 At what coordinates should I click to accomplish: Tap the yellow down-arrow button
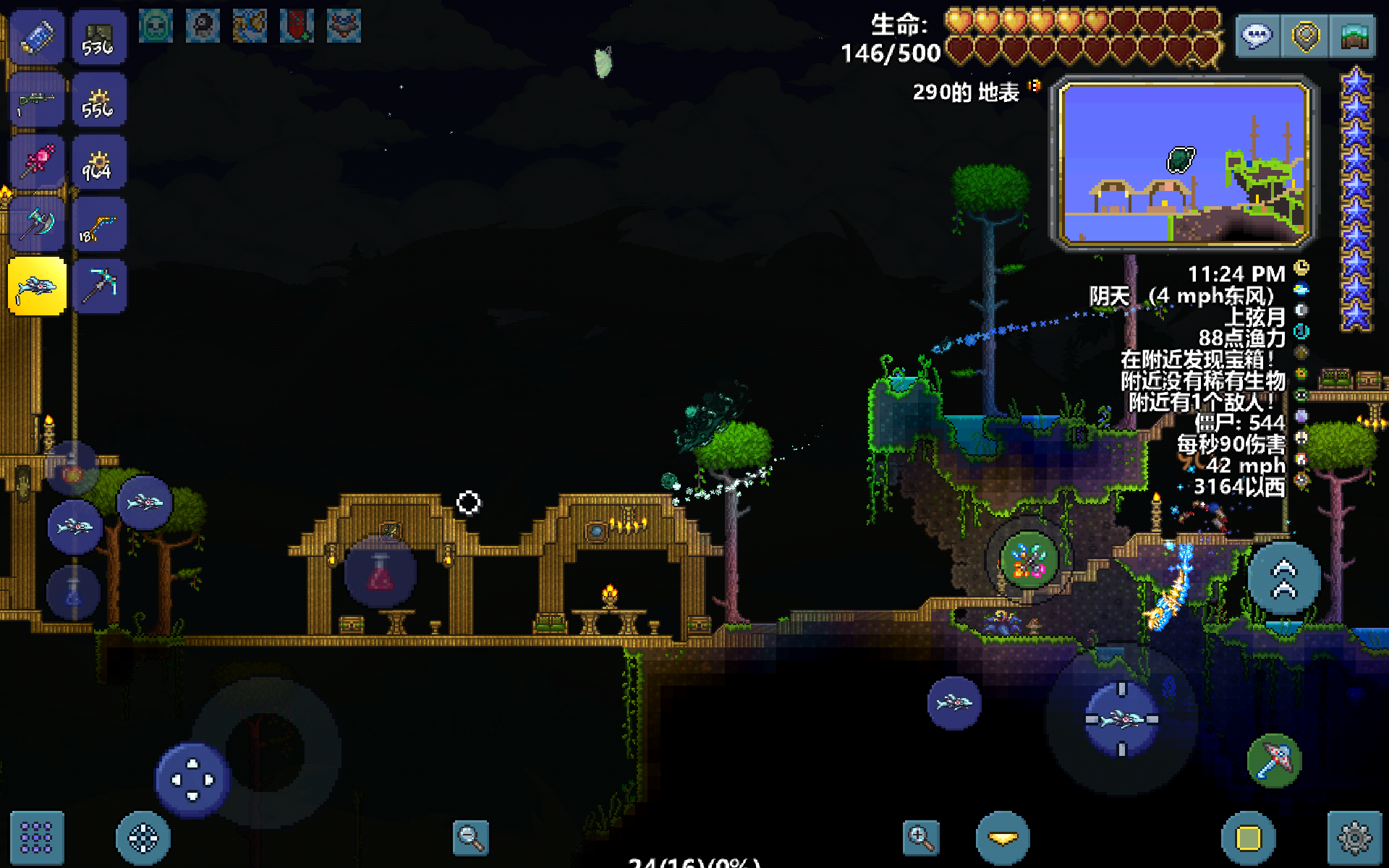click(x=1003, y=838)
